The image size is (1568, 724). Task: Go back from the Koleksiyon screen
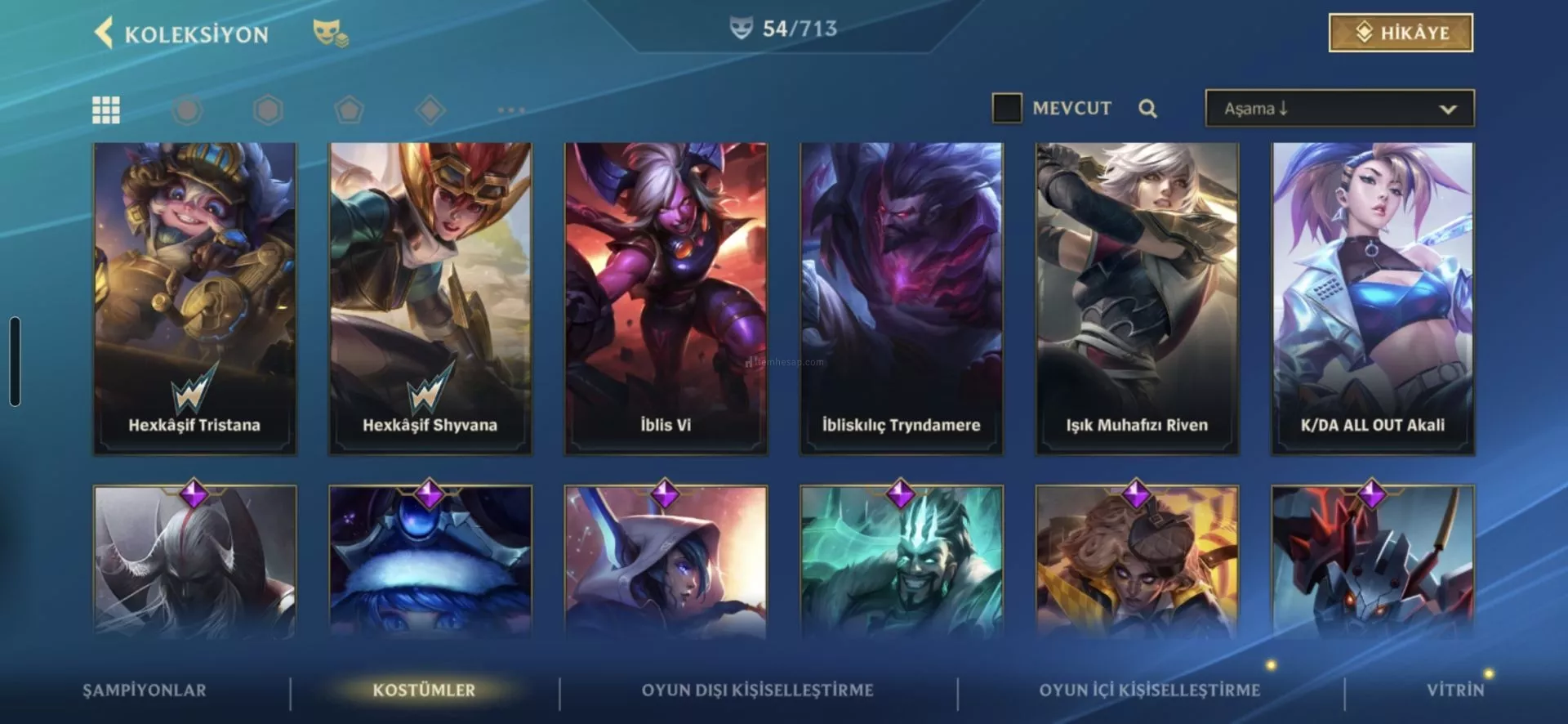click(x=105, y=34)
